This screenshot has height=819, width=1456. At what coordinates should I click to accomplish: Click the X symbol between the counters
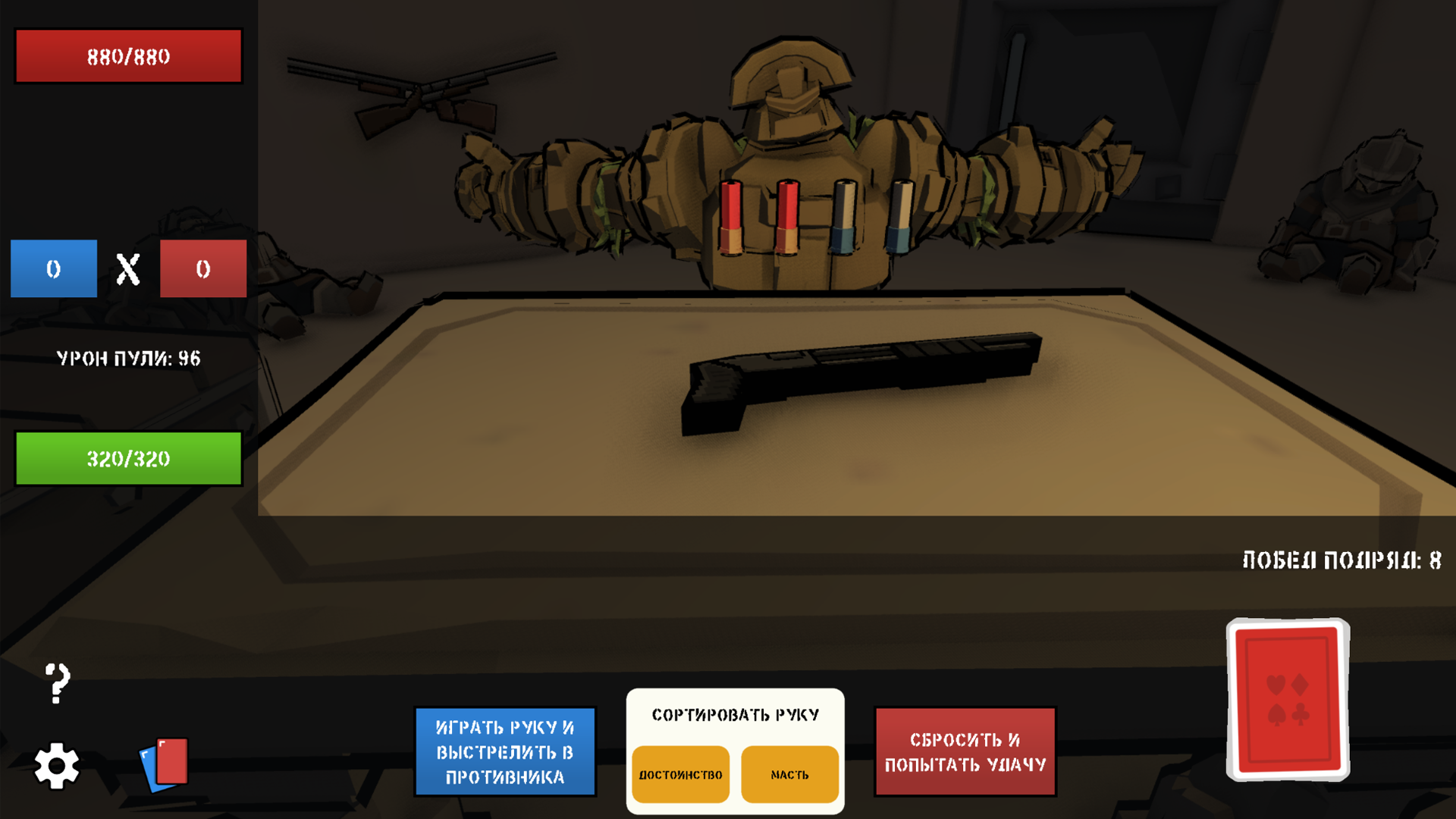128,268
